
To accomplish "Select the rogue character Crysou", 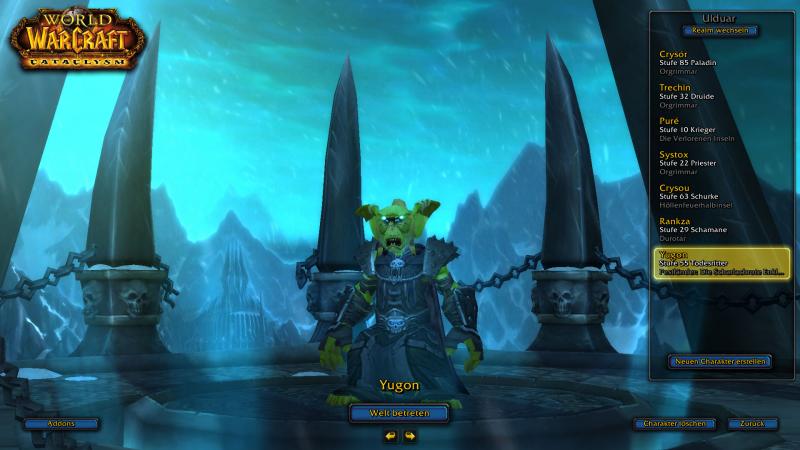I will pyautogui.click(x=718, y=195).
